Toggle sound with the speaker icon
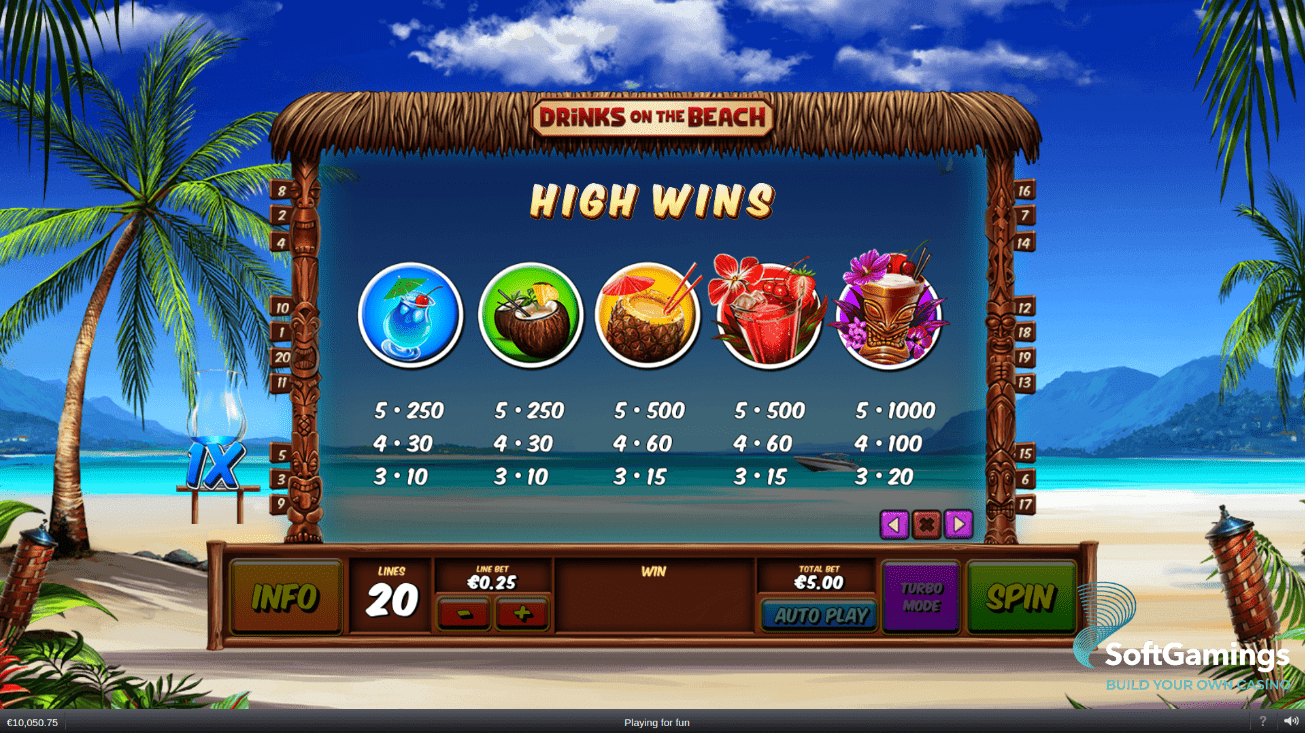The width and height of the screenshot is (1305, 733). coord(1291,721)
